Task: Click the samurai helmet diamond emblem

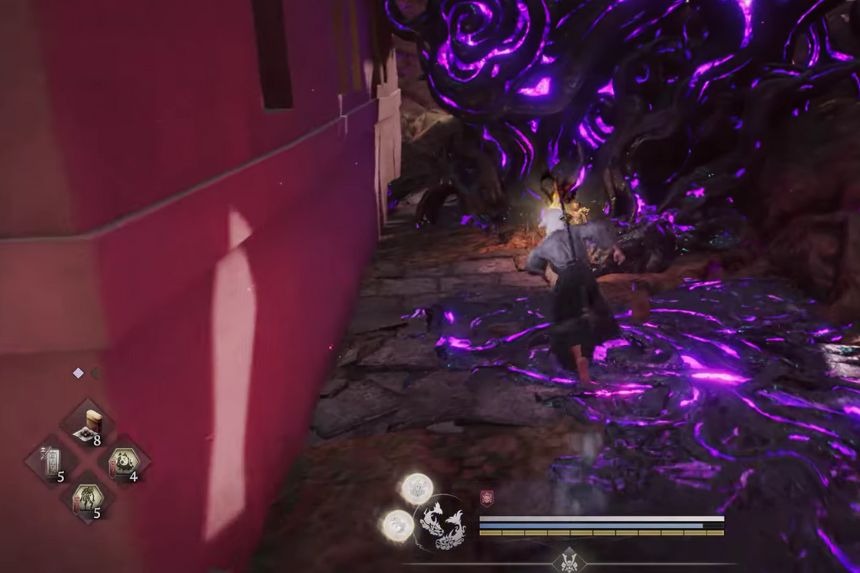Action: (x=570, y=560)
